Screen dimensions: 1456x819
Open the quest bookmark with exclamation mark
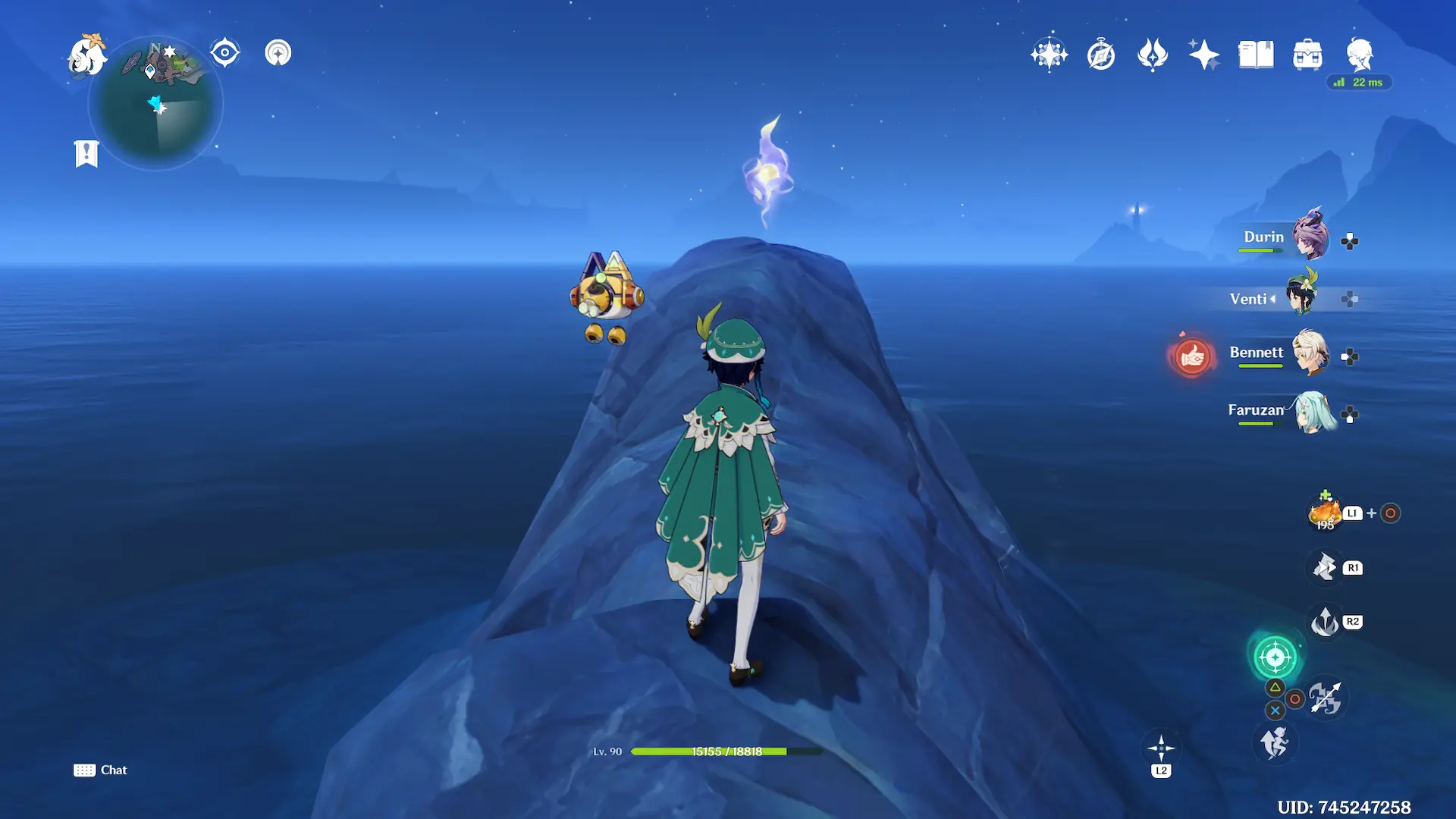(86, 154)
